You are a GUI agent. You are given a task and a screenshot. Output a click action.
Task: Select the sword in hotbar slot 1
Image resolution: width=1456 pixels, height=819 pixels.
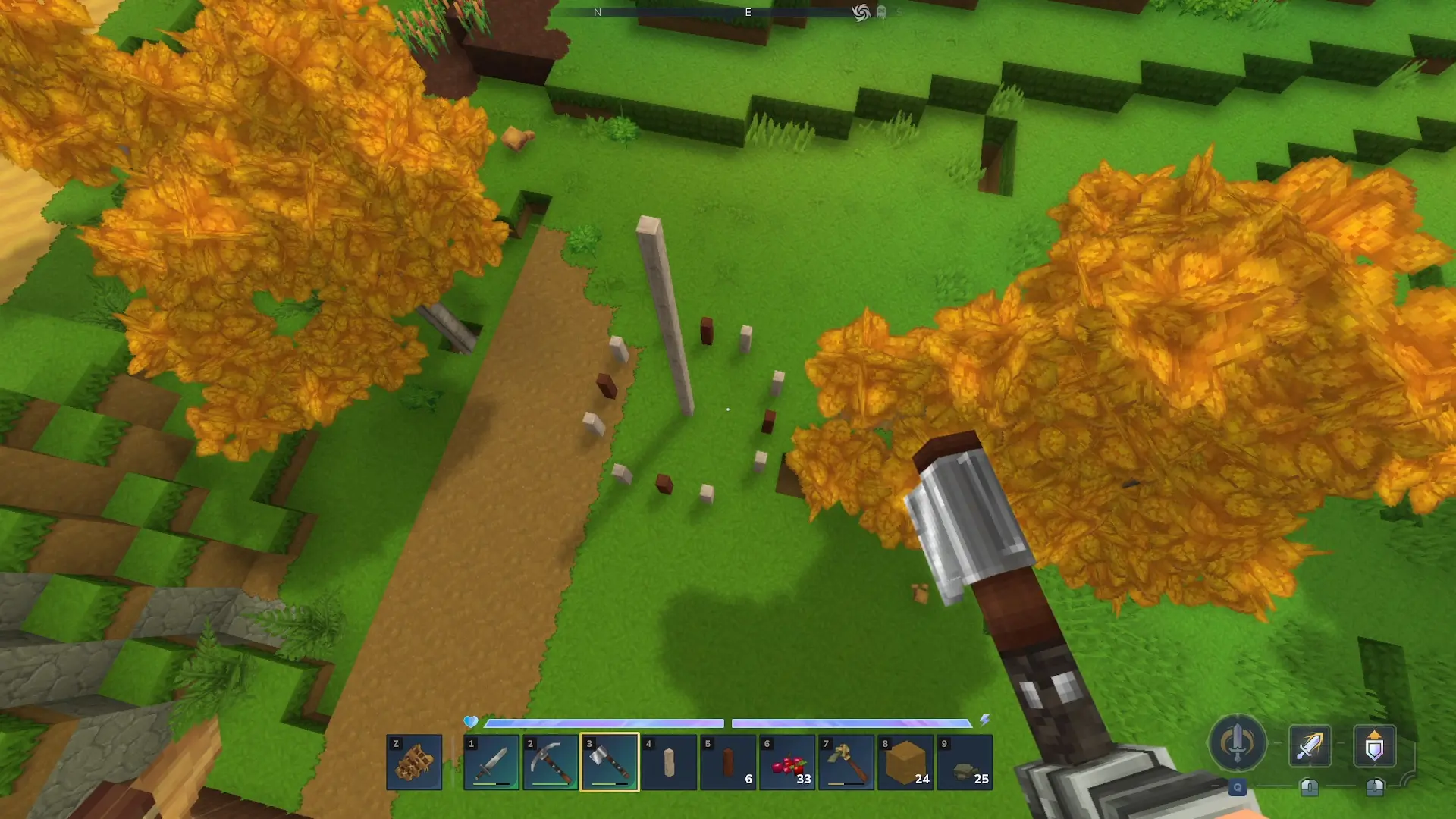point(491,762)
